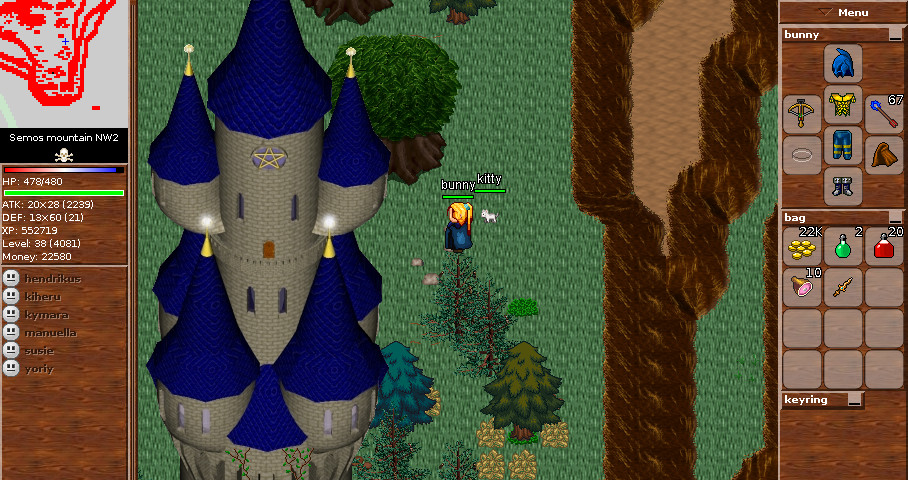
Task: Minimize the bunny equipment panel
Action: click(x=895, y=35)
